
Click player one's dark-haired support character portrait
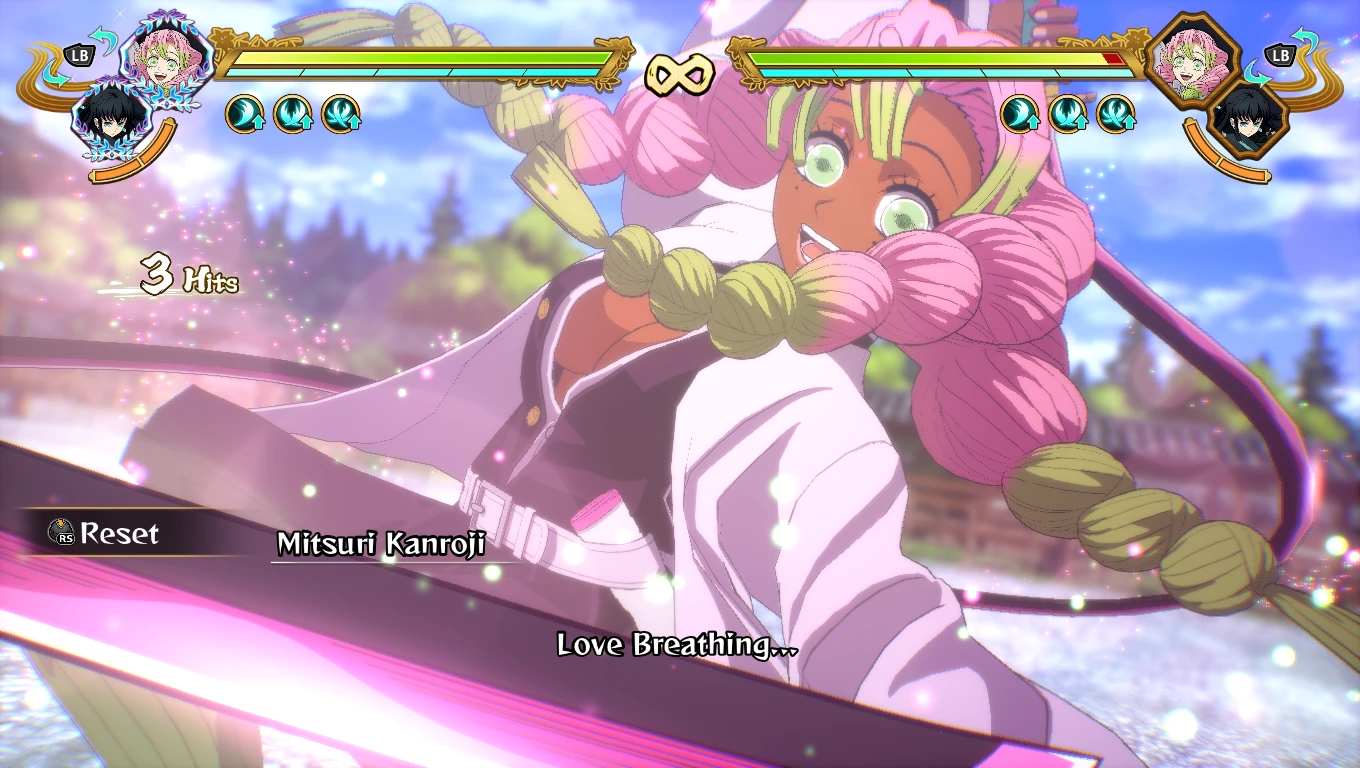(106, 119)
